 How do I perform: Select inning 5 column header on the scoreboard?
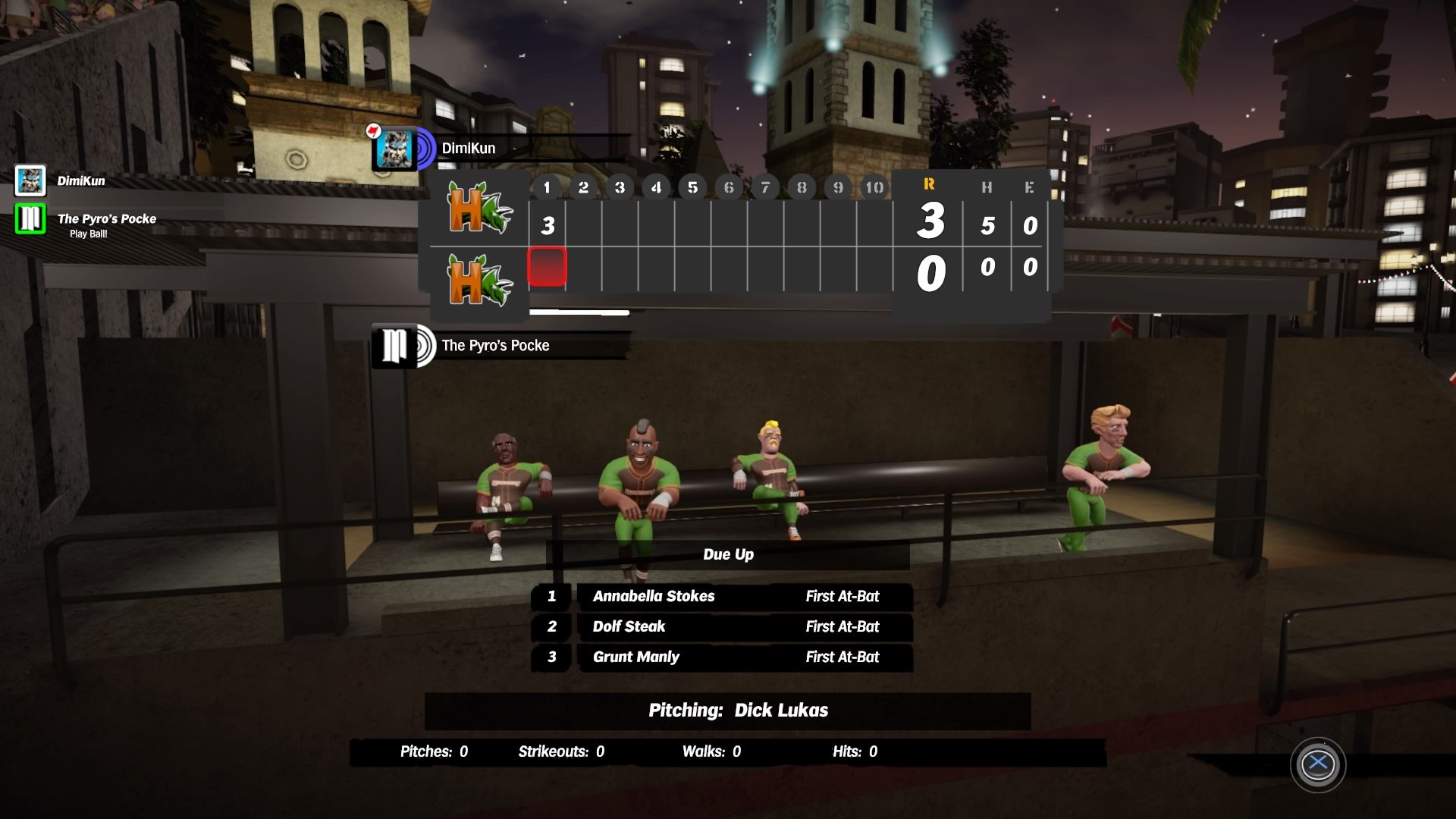[x=692, y=187]
